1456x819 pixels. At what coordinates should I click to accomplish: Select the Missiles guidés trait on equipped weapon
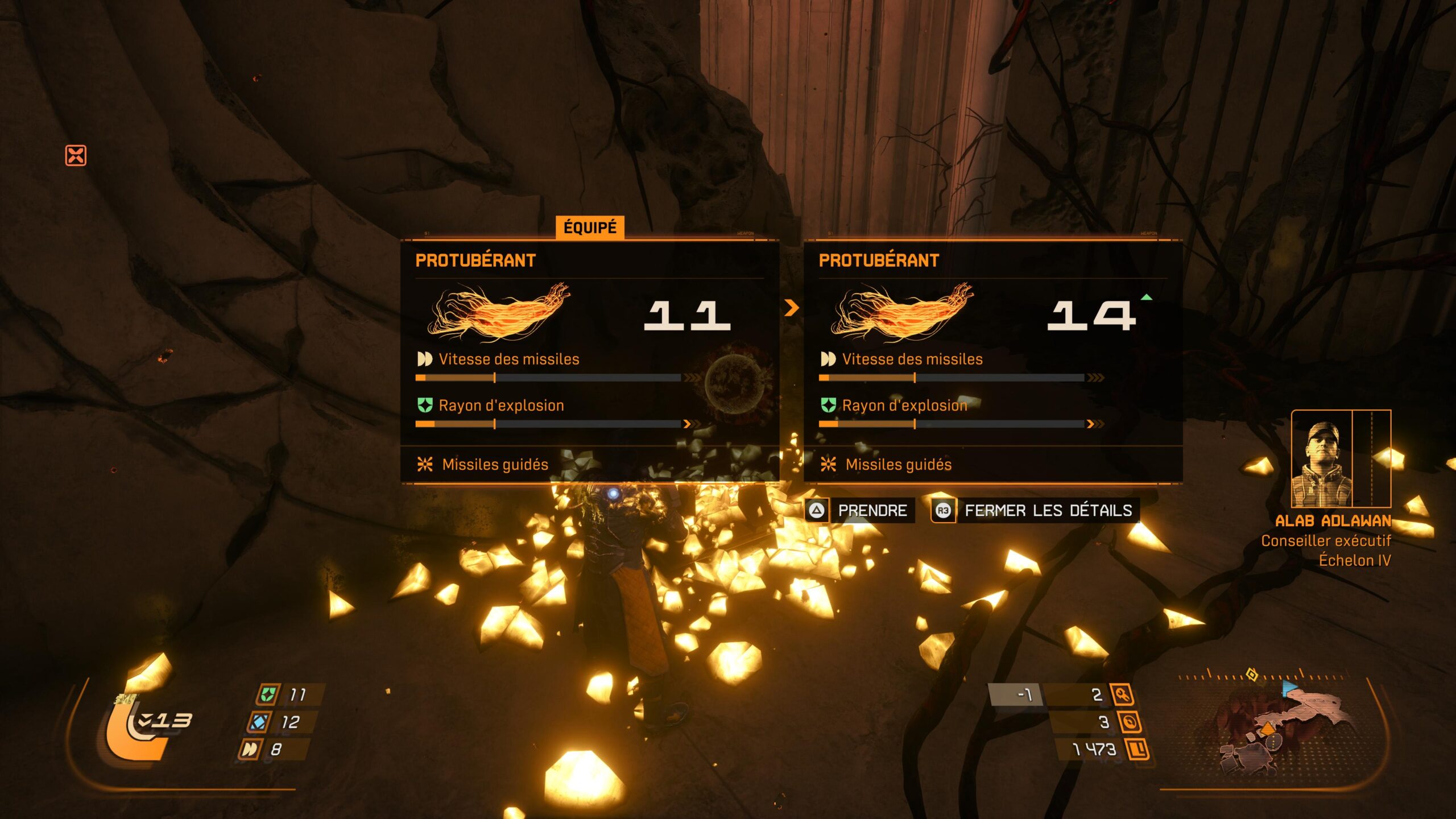click(x=495, y=465)
